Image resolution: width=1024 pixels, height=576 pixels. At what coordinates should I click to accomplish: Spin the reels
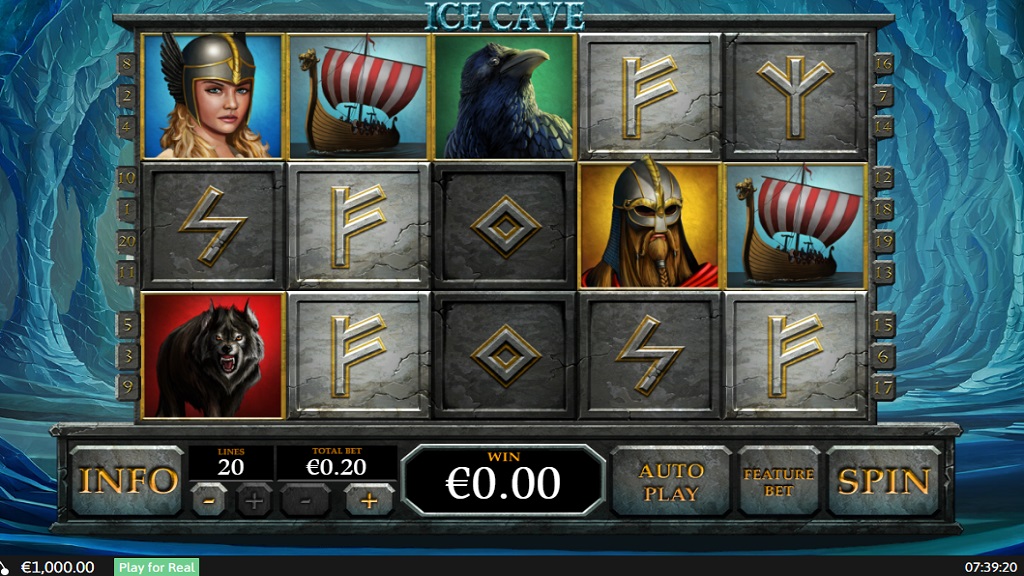(x=884, y=481)
